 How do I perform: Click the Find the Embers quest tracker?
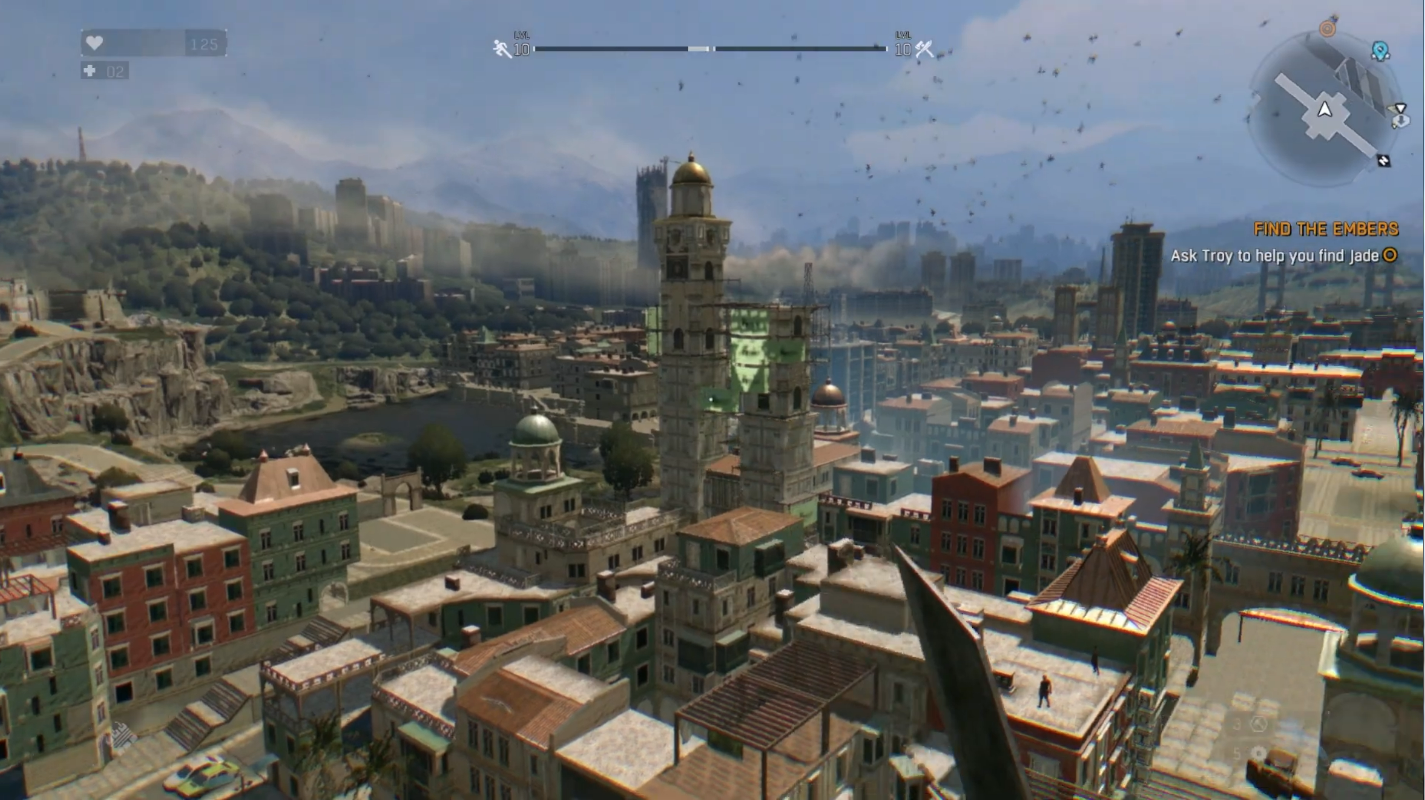pyautogui.click(x=1325, y=229)
